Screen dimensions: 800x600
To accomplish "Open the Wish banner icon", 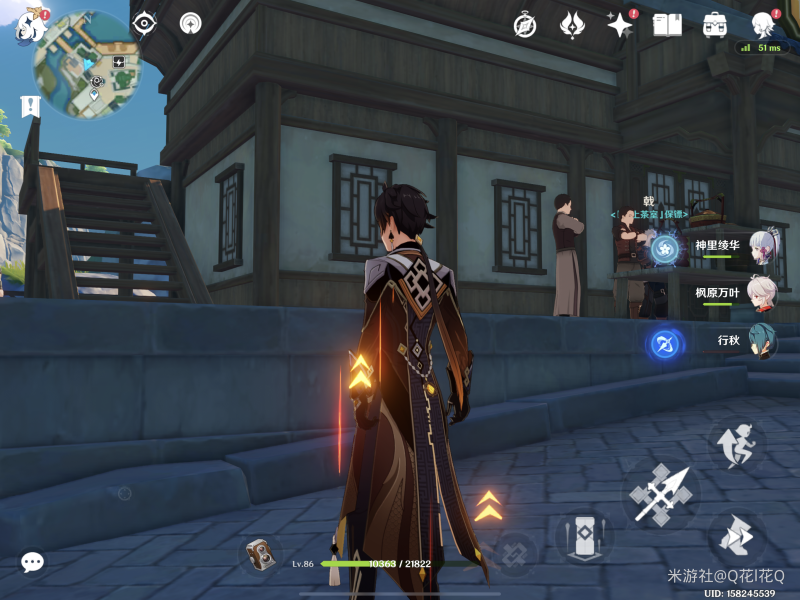I will click(572, 25).
